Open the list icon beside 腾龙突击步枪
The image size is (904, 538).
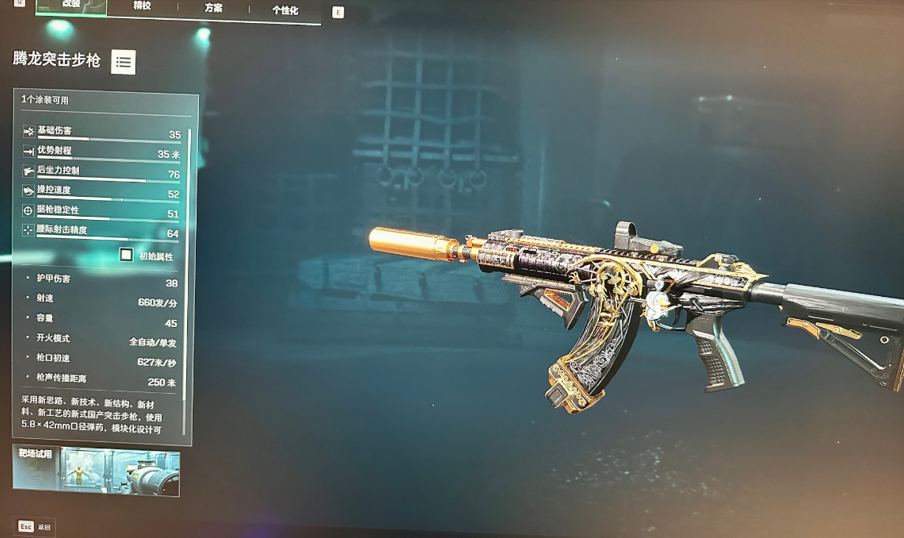click(x=123, y=62)
